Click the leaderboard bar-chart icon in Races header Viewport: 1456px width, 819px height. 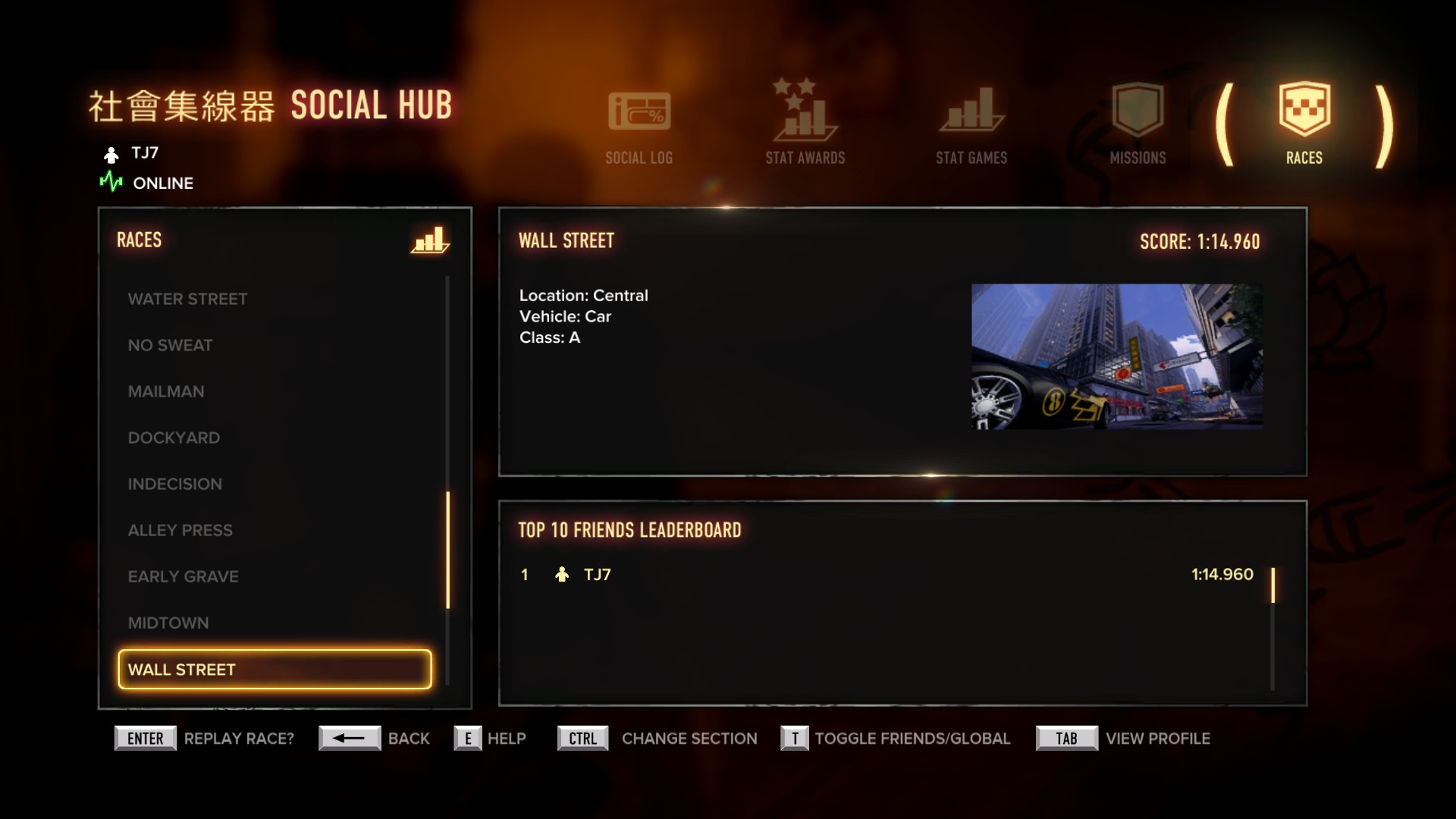click(430, 240)
